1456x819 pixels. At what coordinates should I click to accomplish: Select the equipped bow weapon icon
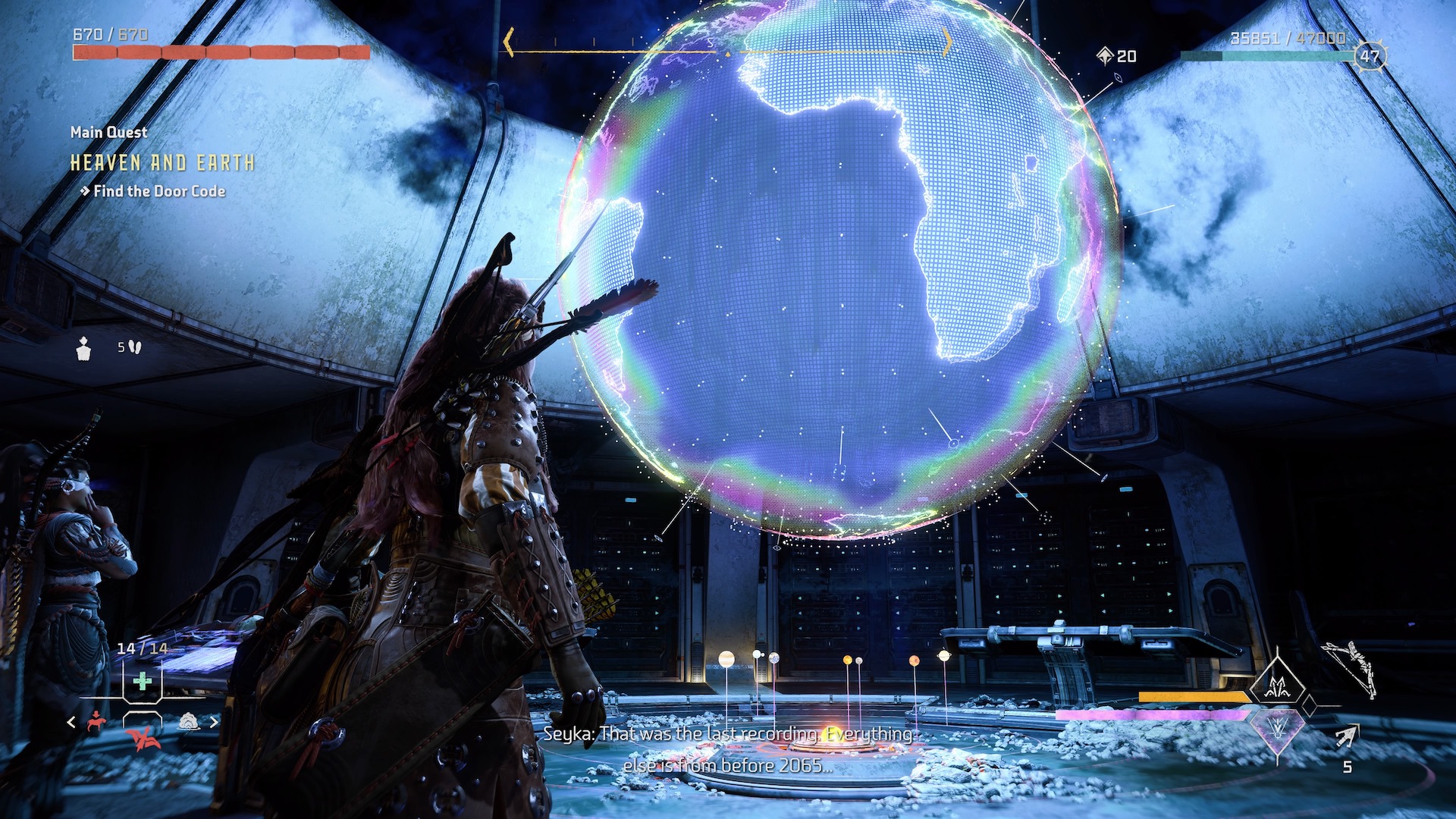click(1350, 669)
